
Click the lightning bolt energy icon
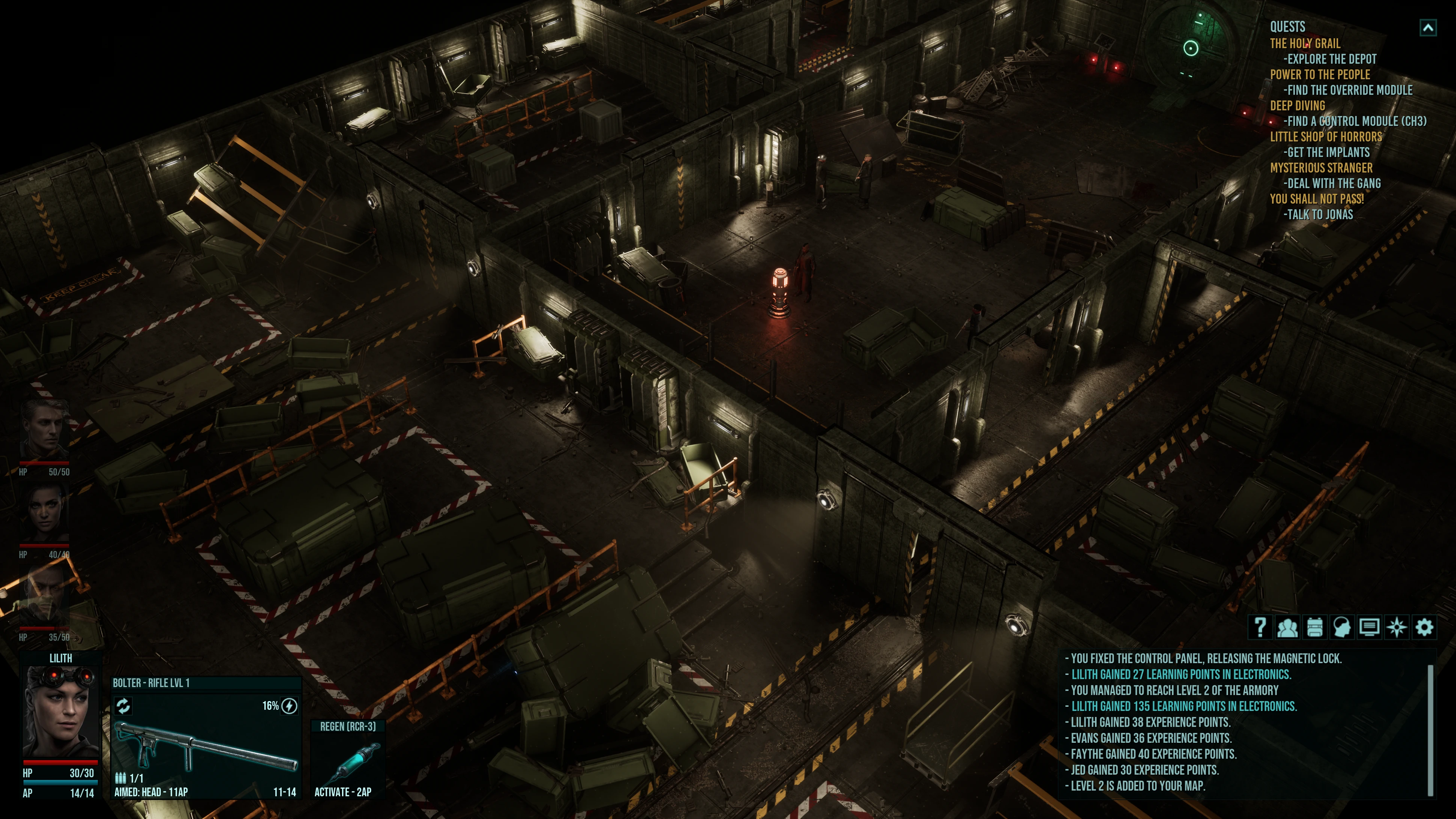(289, 706)
